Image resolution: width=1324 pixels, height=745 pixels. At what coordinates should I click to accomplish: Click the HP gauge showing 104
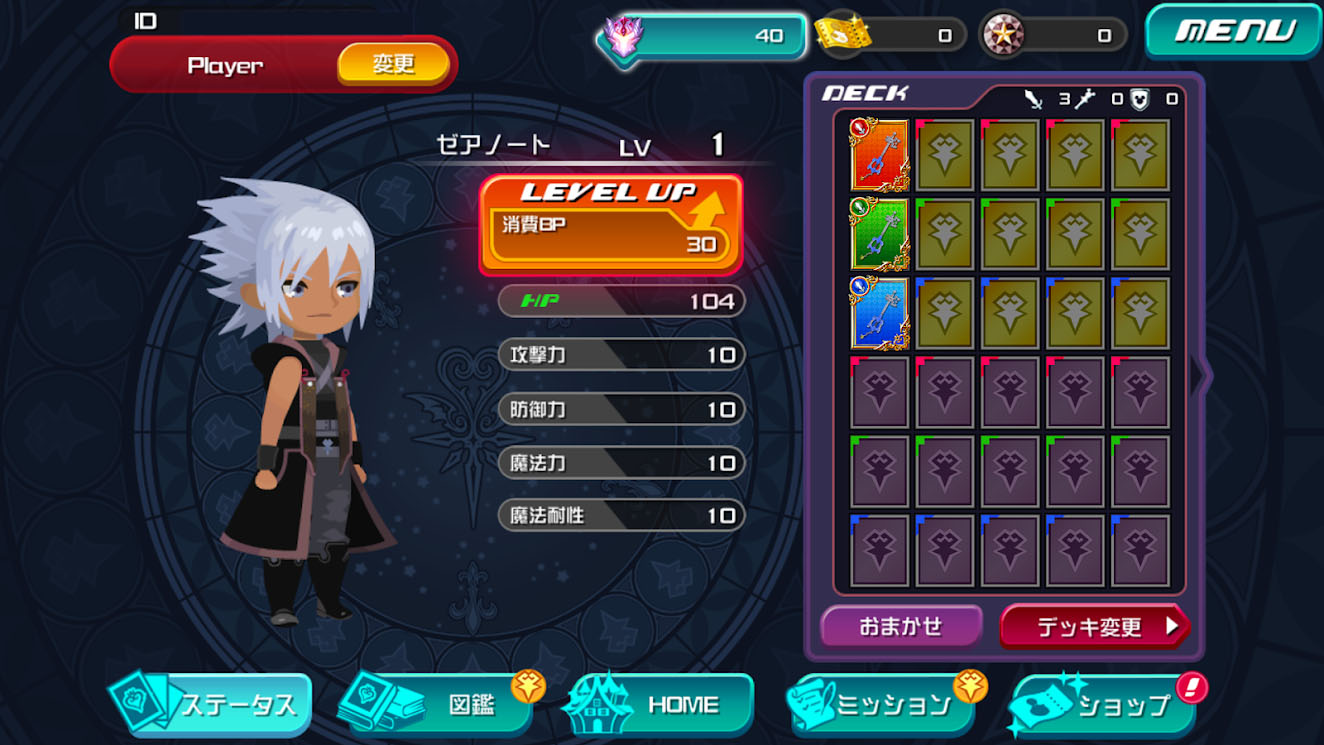click(620, 301)
